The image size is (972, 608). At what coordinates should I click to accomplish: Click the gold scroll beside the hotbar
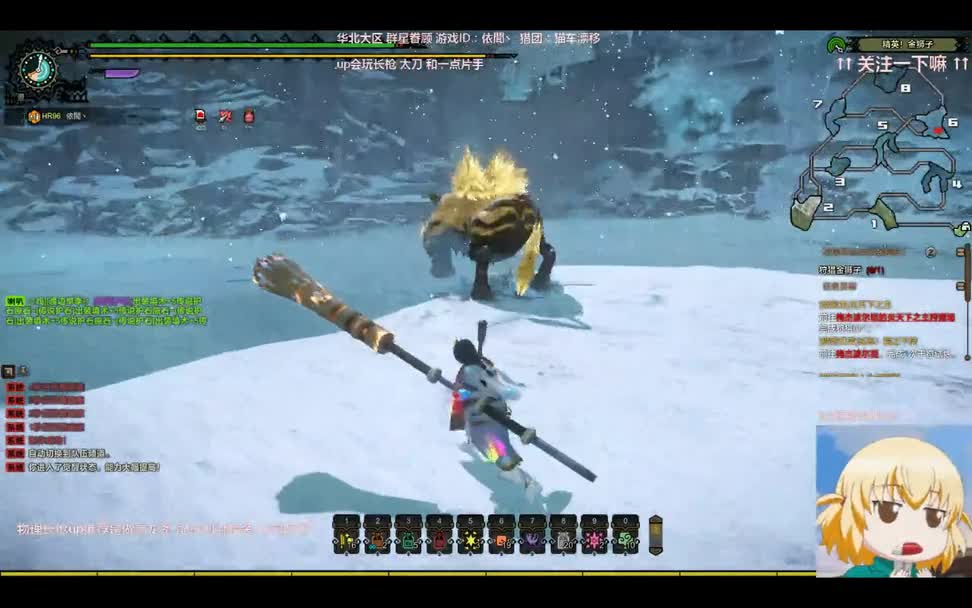pos(656,535)
